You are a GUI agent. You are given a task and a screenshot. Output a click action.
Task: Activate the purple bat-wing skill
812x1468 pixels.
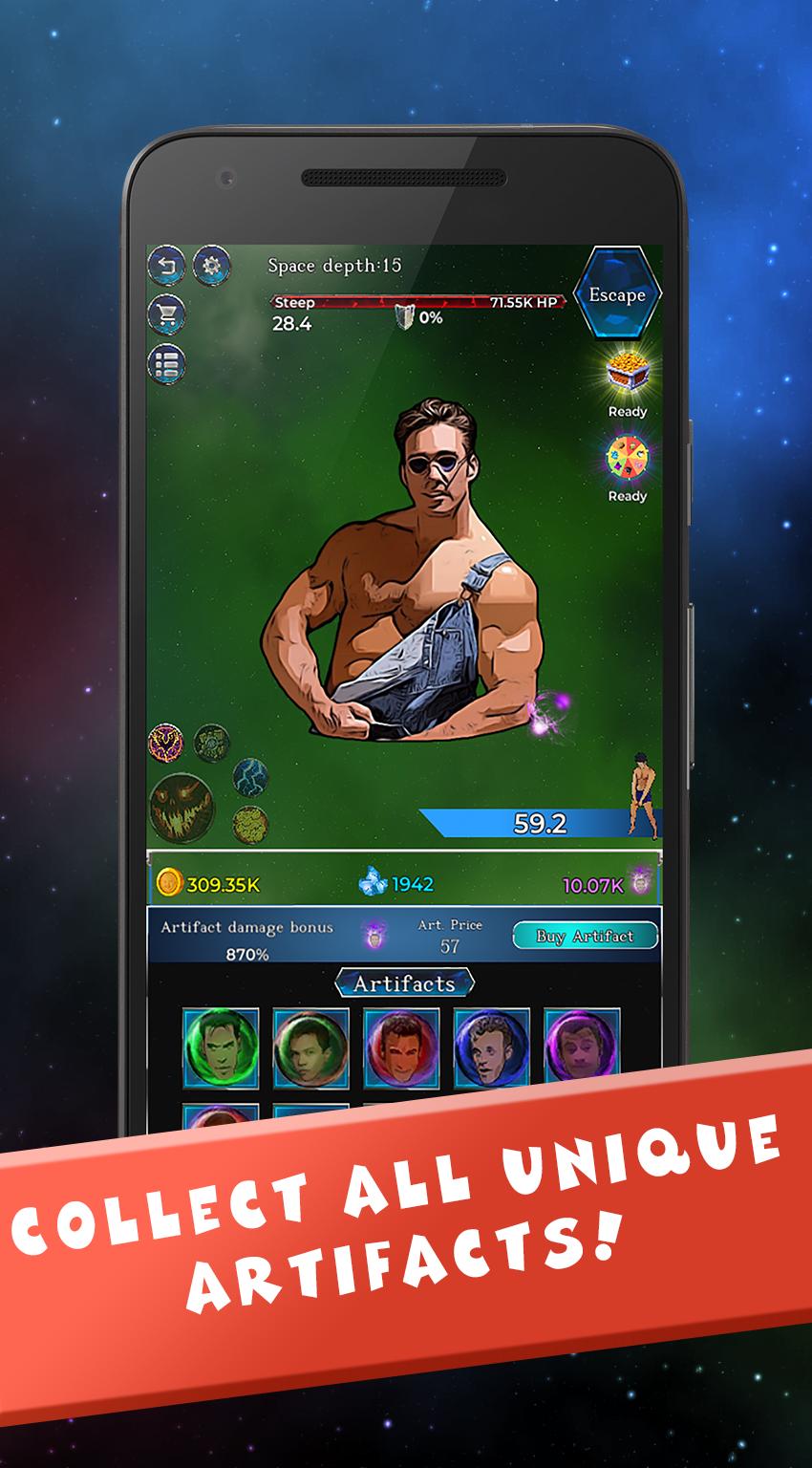[x=165, y=742]
